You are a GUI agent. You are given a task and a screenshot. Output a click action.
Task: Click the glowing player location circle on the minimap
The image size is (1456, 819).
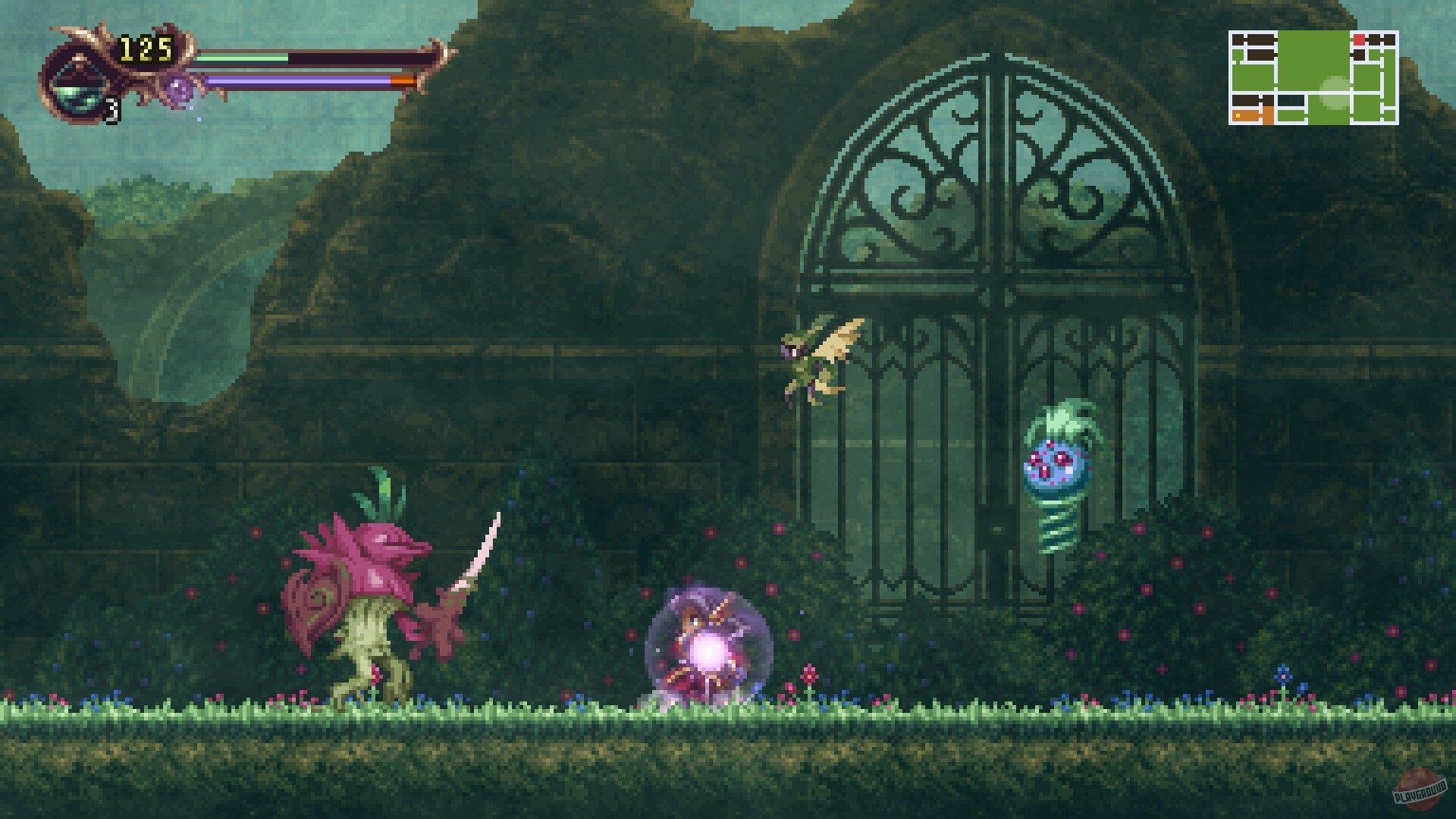point(1335,93)
